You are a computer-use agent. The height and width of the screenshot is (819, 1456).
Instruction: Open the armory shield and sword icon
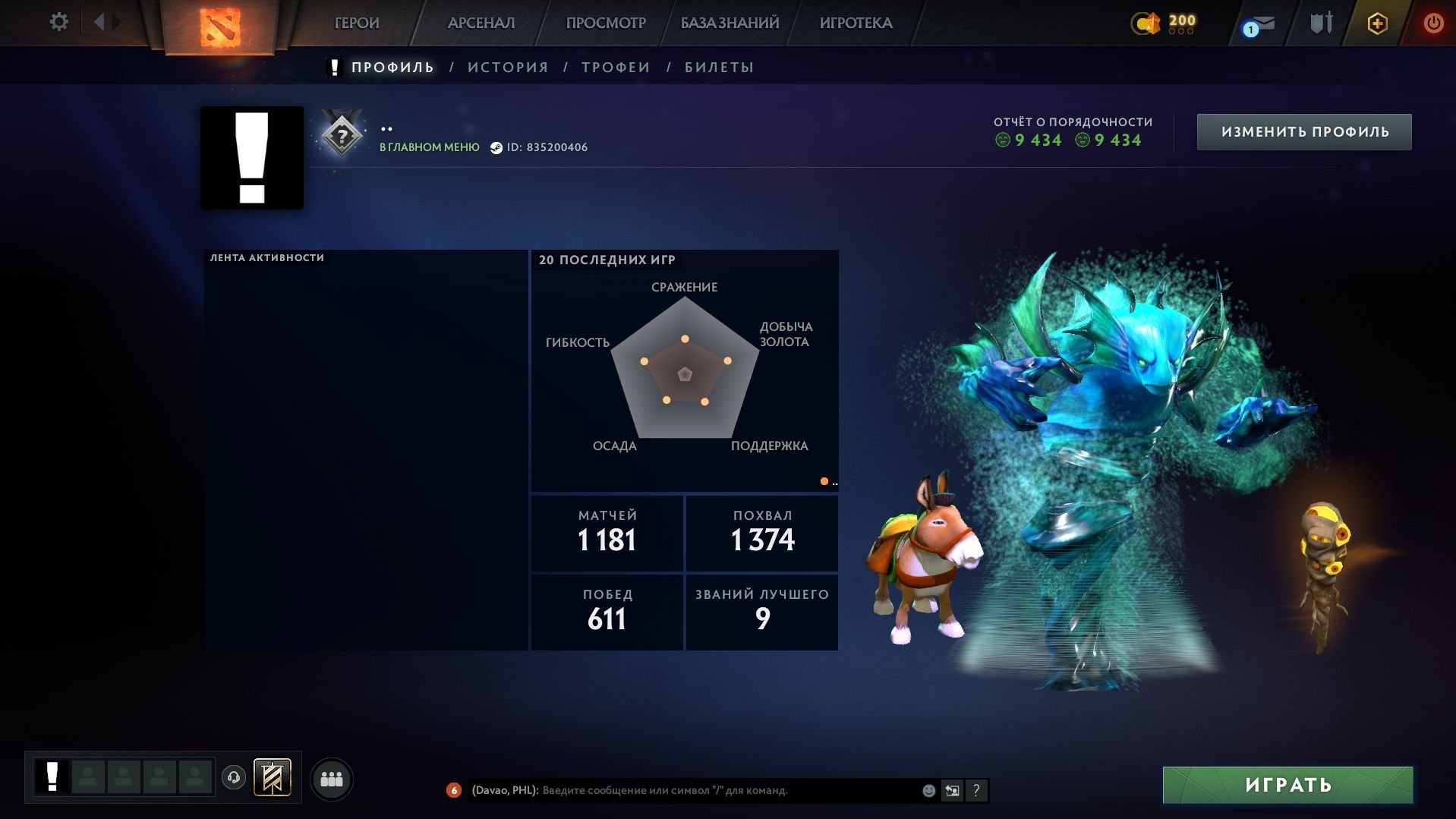coord(1319,23)
